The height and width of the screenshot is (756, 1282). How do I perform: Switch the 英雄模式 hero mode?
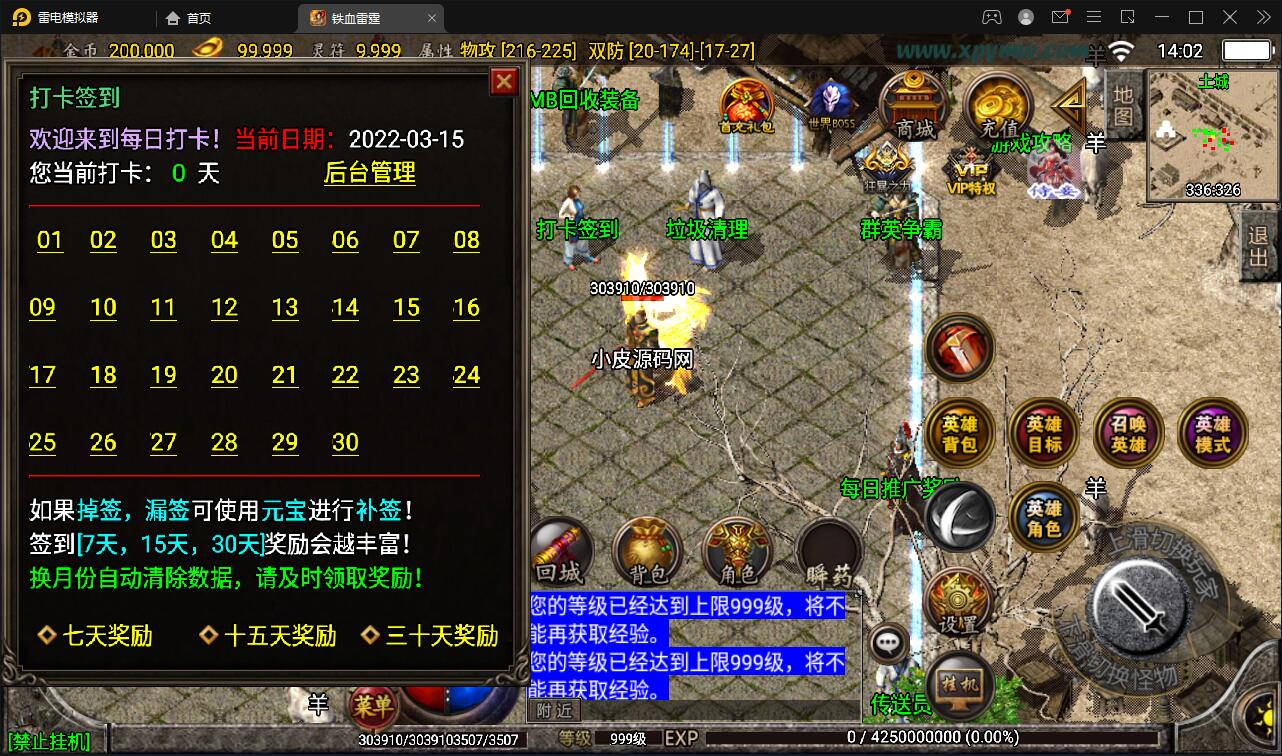(1211, 432)
